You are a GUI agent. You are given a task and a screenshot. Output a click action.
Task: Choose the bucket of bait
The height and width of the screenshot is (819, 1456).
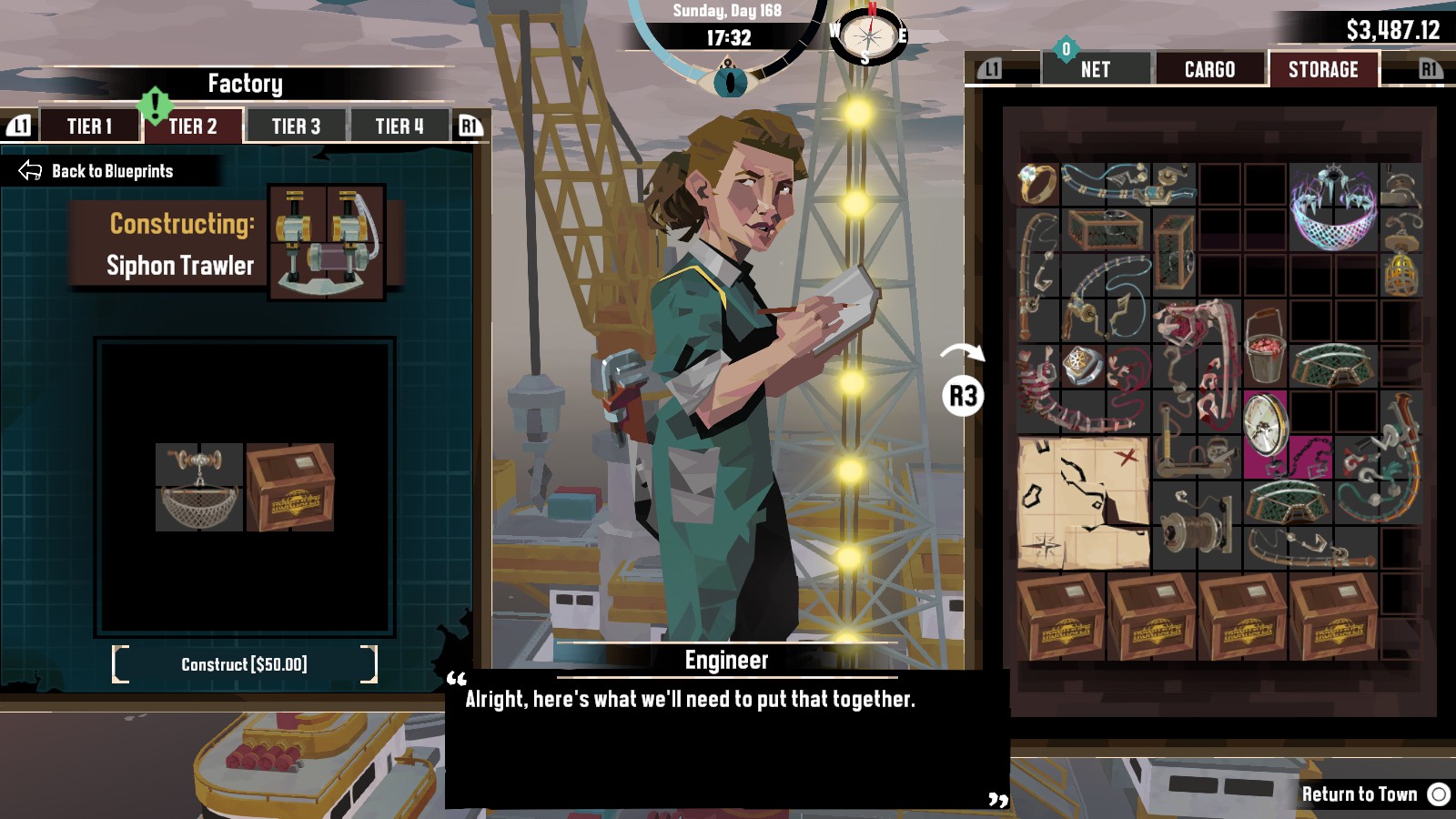1265,345
